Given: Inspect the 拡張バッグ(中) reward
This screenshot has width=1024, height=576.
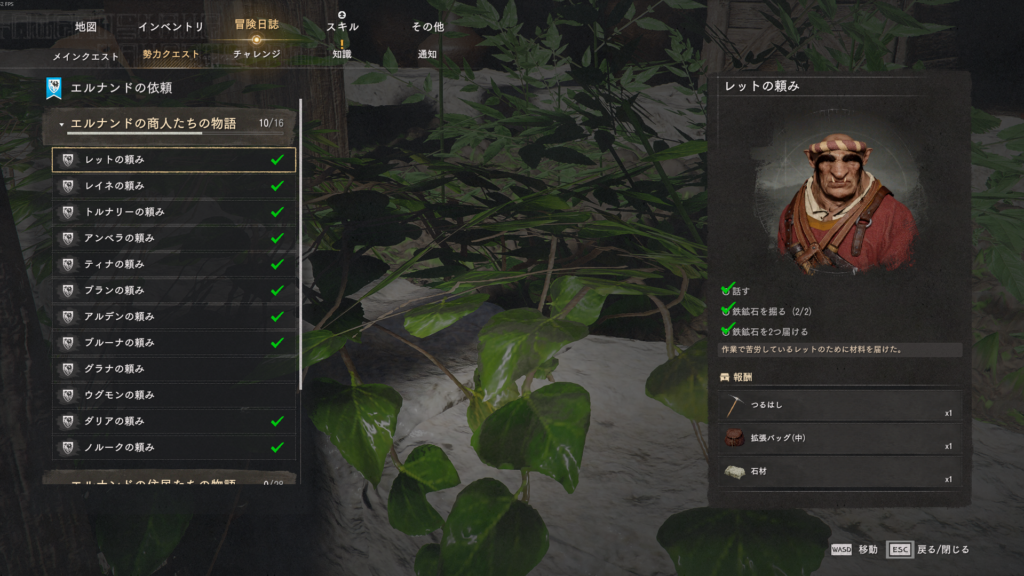Looking at the screenshot, I should (839, 438).
